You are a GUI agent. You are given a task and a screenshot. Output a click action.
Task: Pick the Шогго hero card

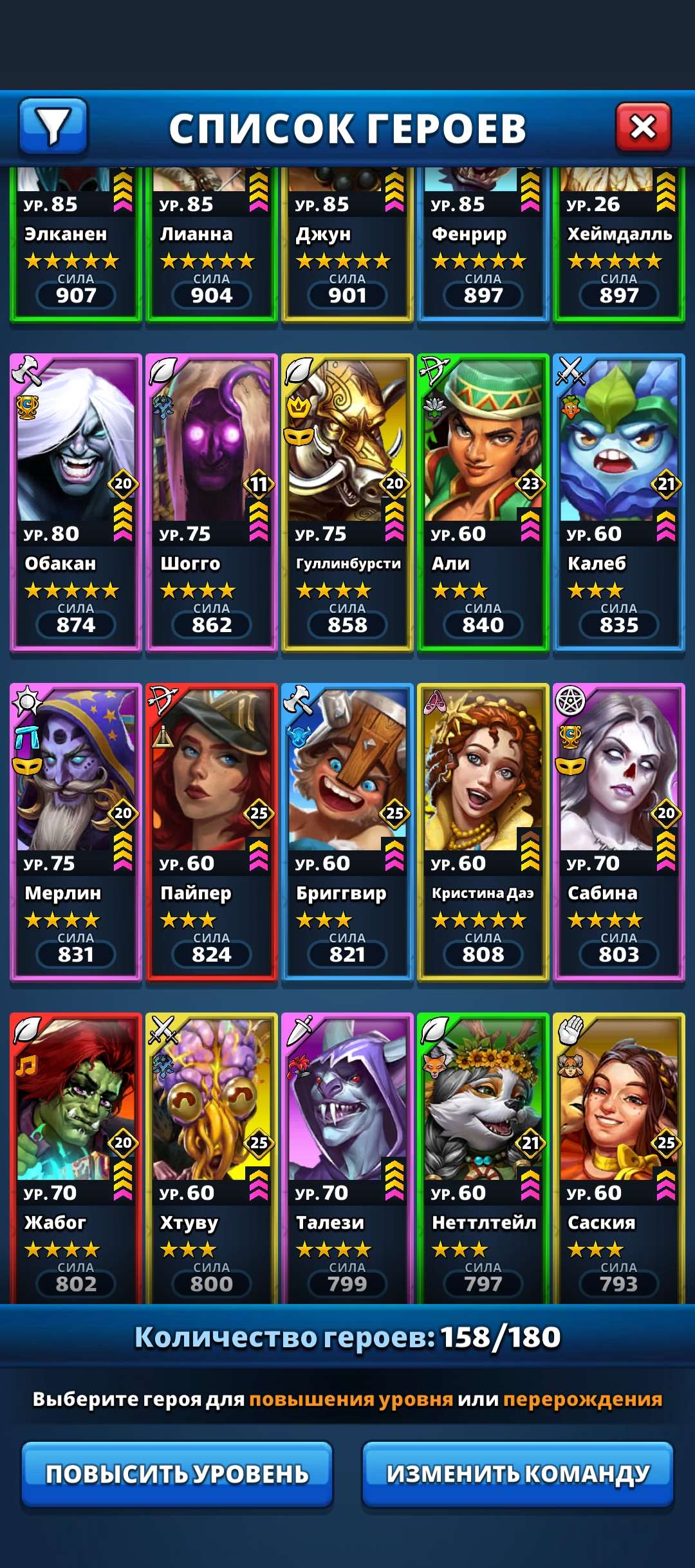point(212,502)
